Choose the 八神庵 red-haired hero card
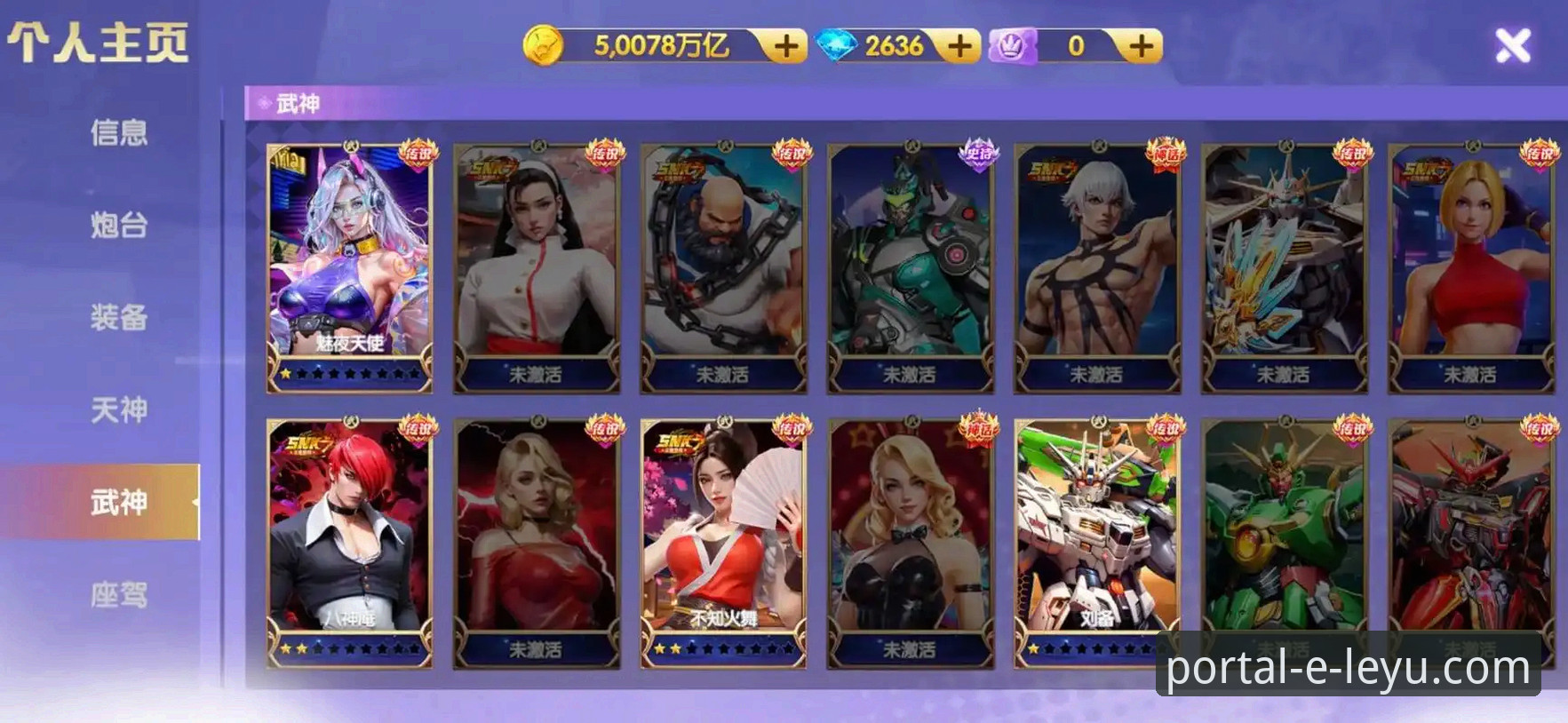The width and height of the screenshot is (1568, 723). [350, 542]
